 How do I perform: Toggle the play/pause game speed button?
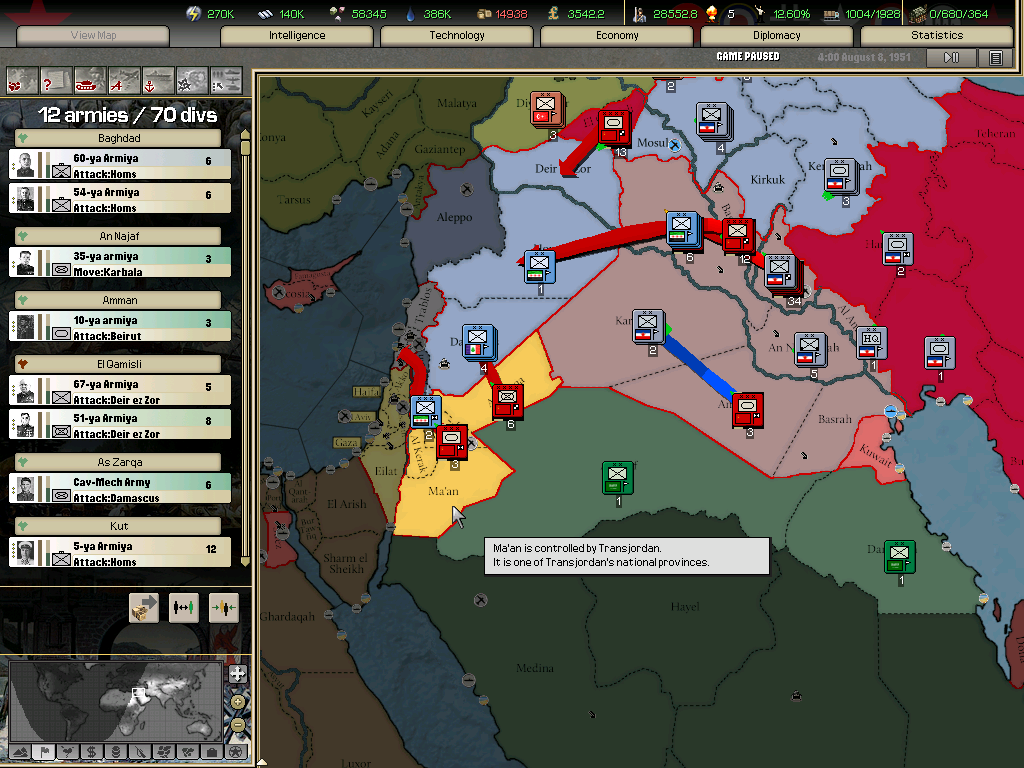click(x=951, y=58)
